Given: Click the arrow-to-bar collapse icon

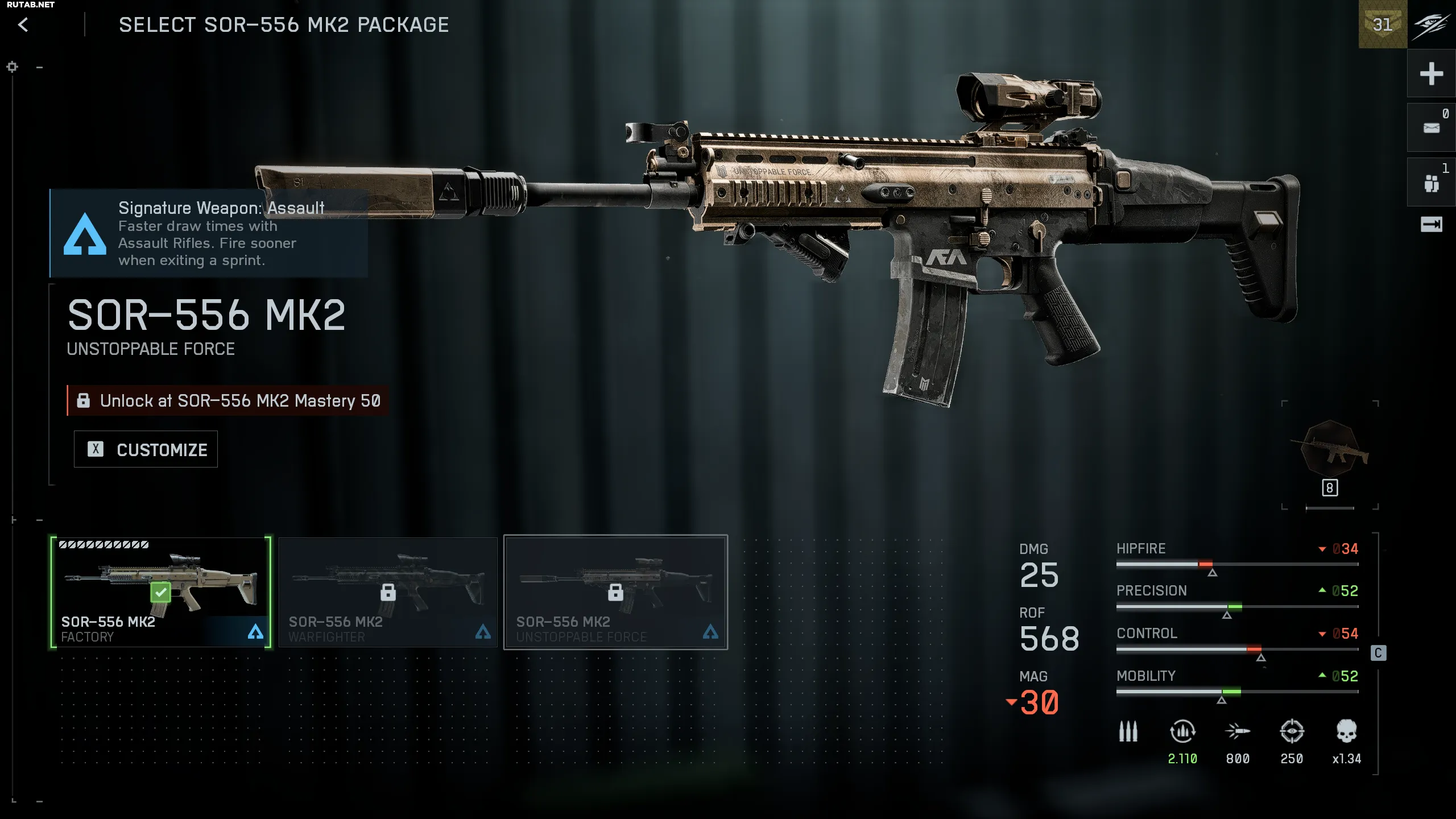Looking at the screenshot, I should click(x=1431, y=225).
